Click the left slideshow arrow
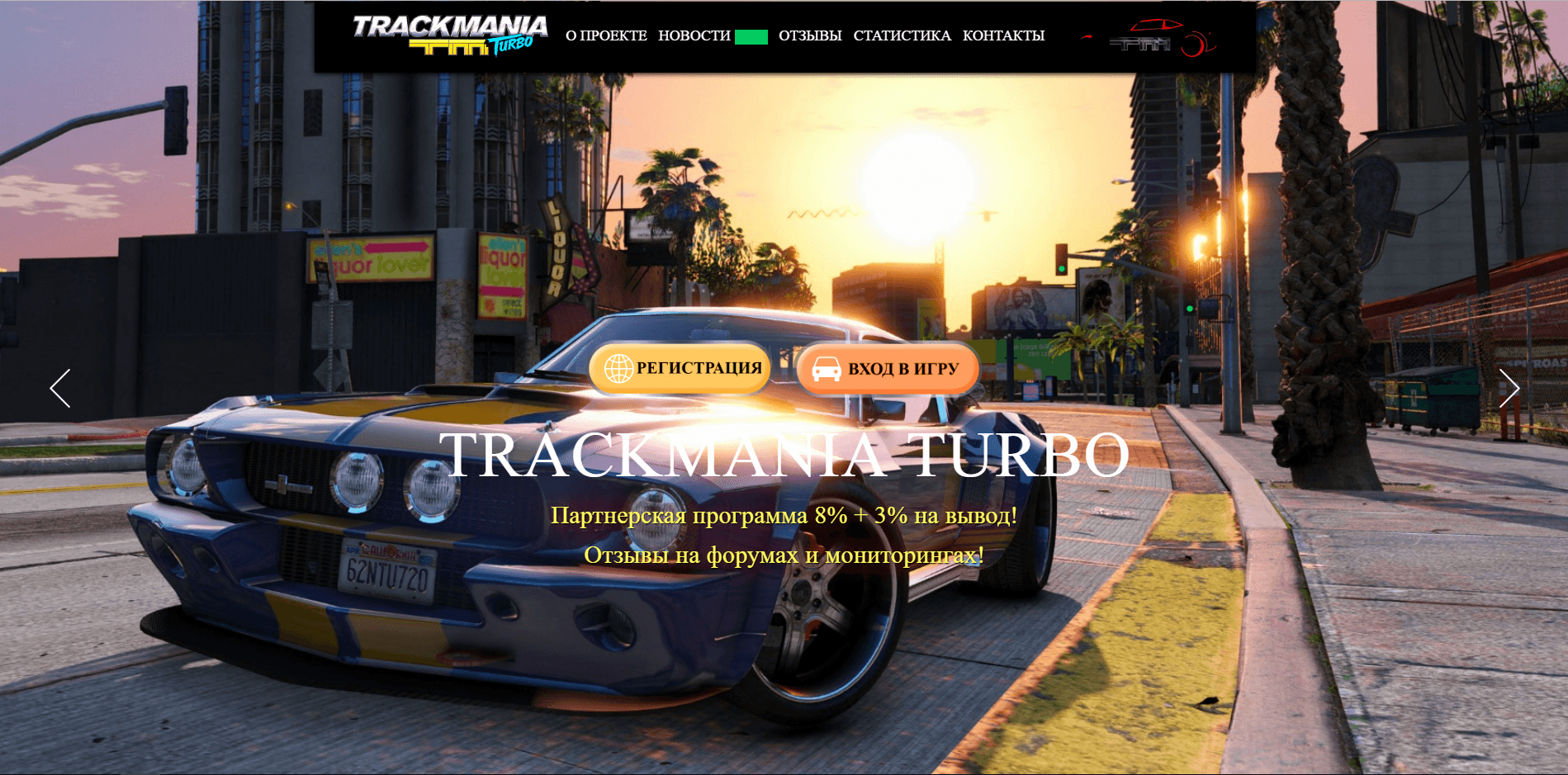The image size is (1568, 775). coord(60,388)
